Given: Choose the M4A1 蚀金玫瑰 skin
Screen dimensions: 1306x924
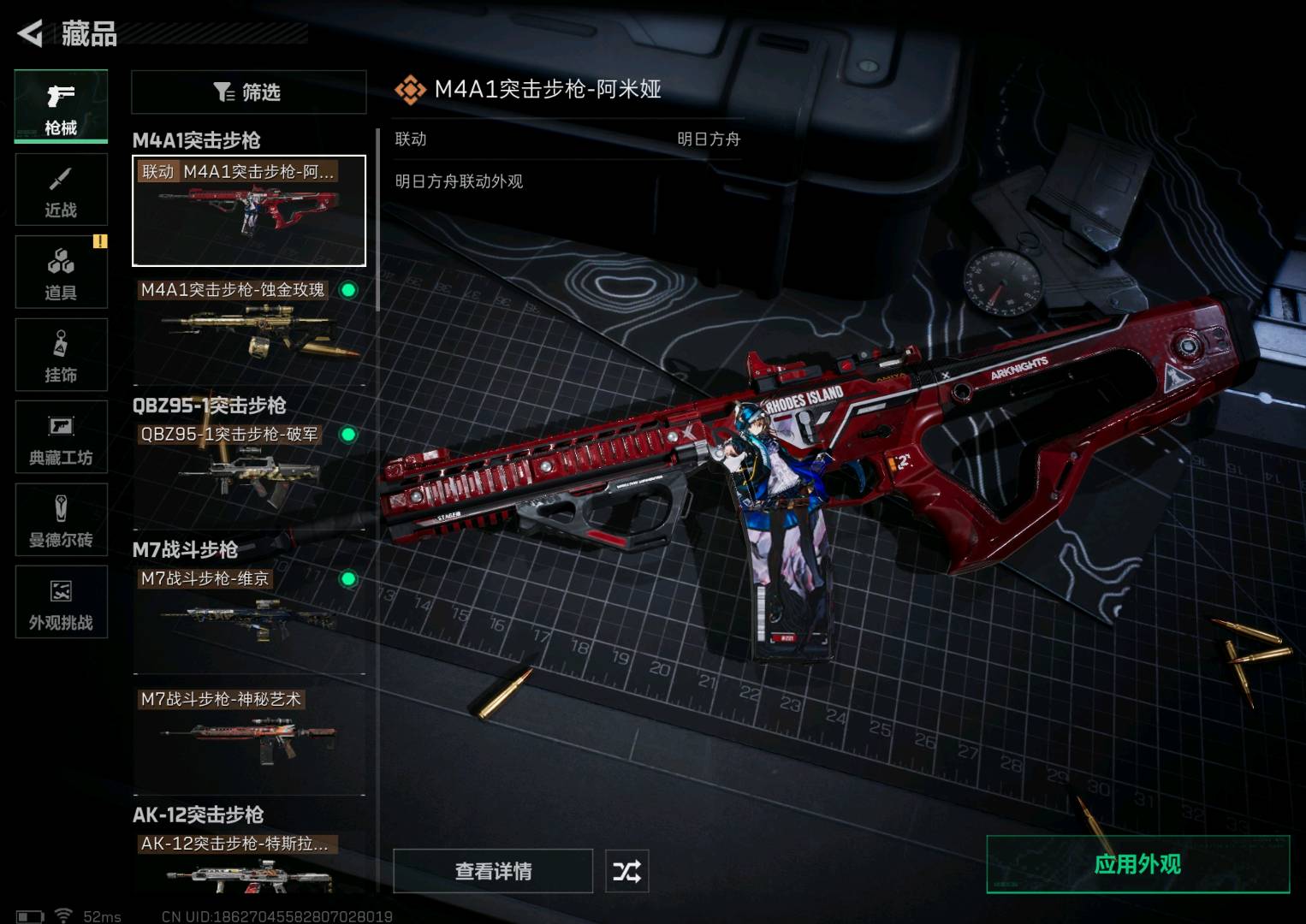Looking at the screenshot, I should click(x=248, y=329).
